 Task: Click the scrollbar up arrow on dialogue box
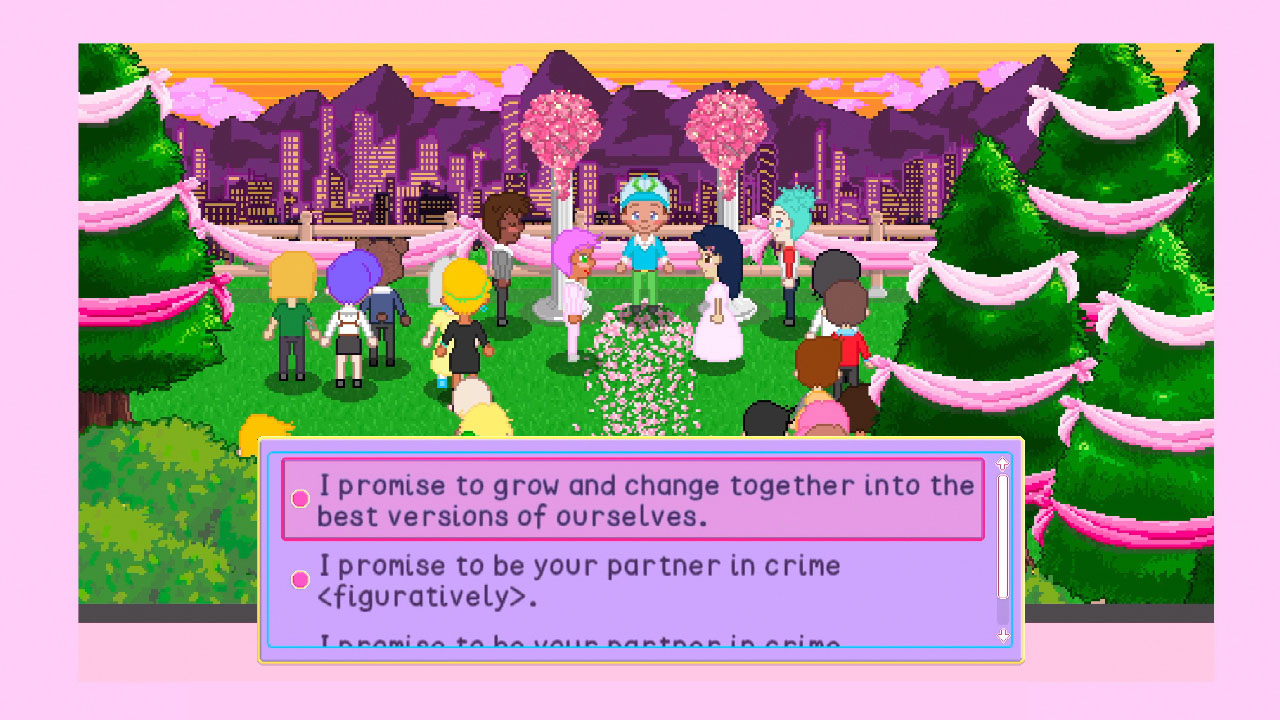1000,462
